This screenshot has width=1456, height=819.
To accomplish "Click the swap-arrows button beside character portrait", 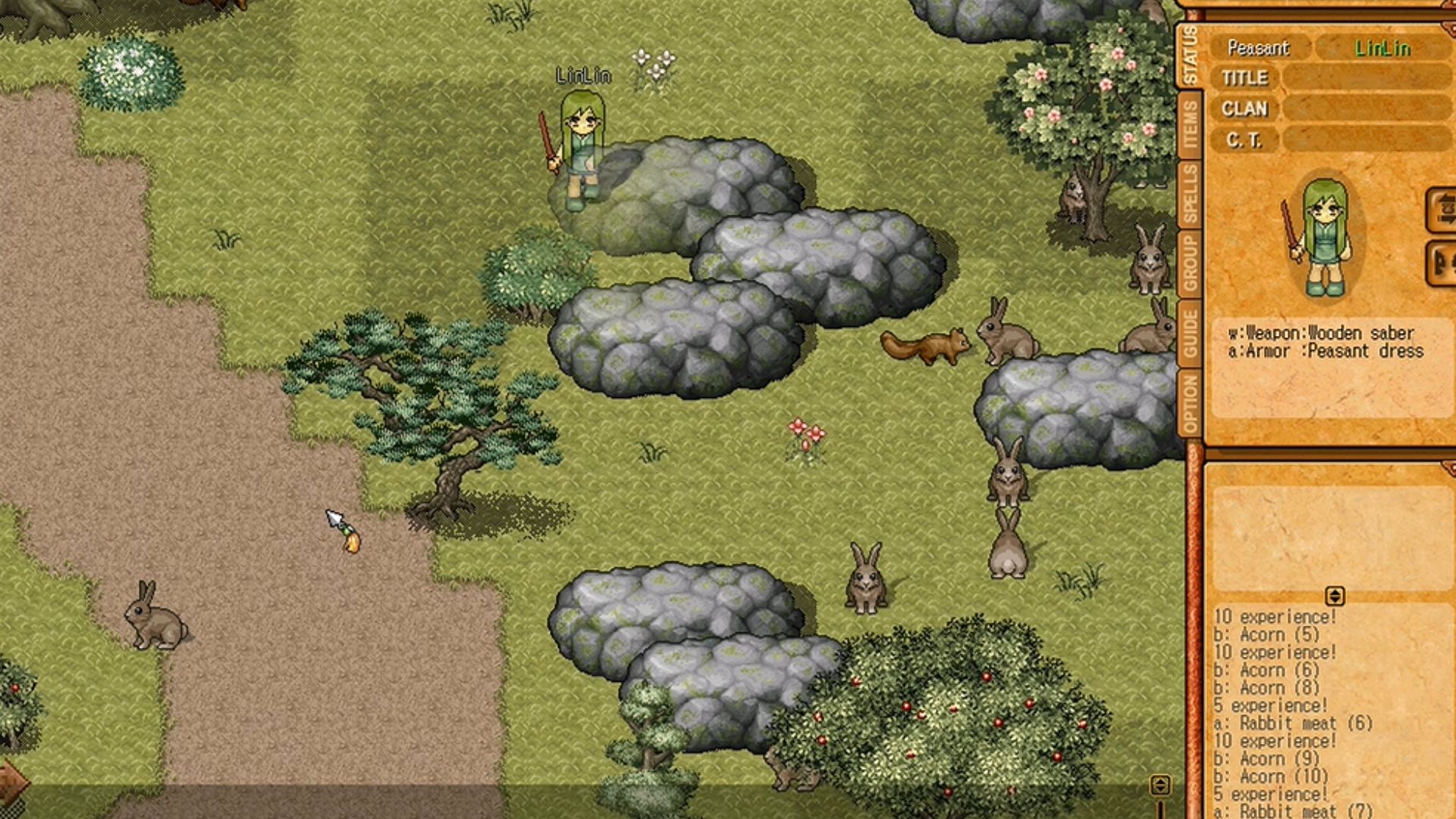I will (1442, 210).
